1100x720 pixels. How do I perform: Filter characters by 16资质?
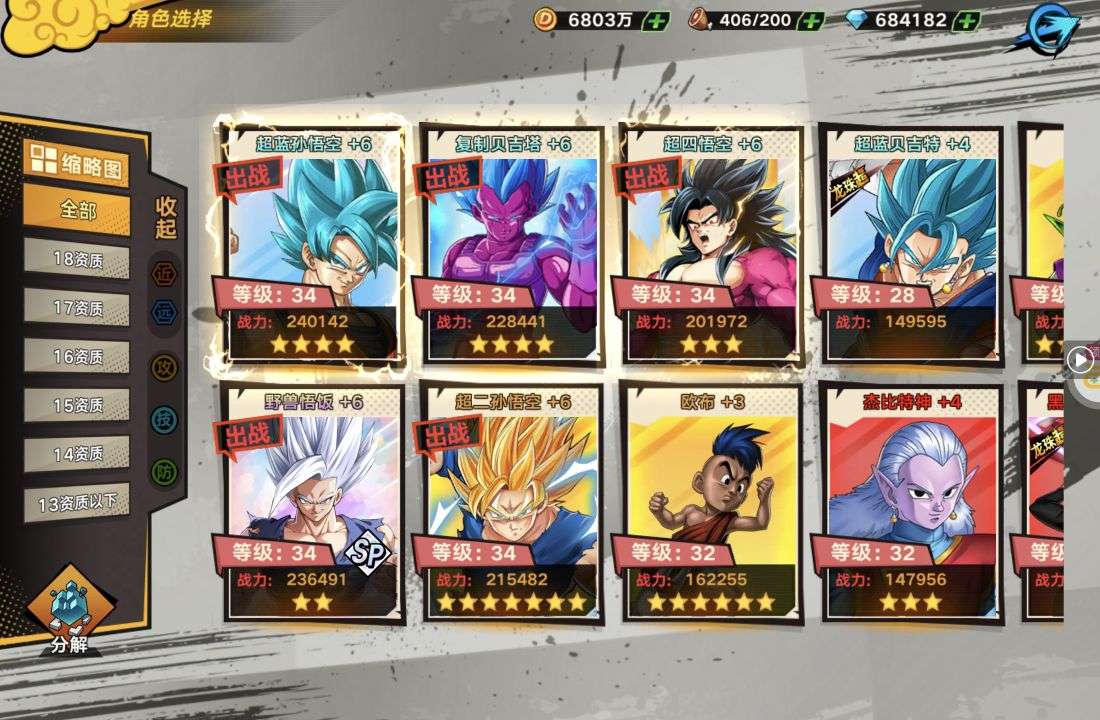(77, 357)
